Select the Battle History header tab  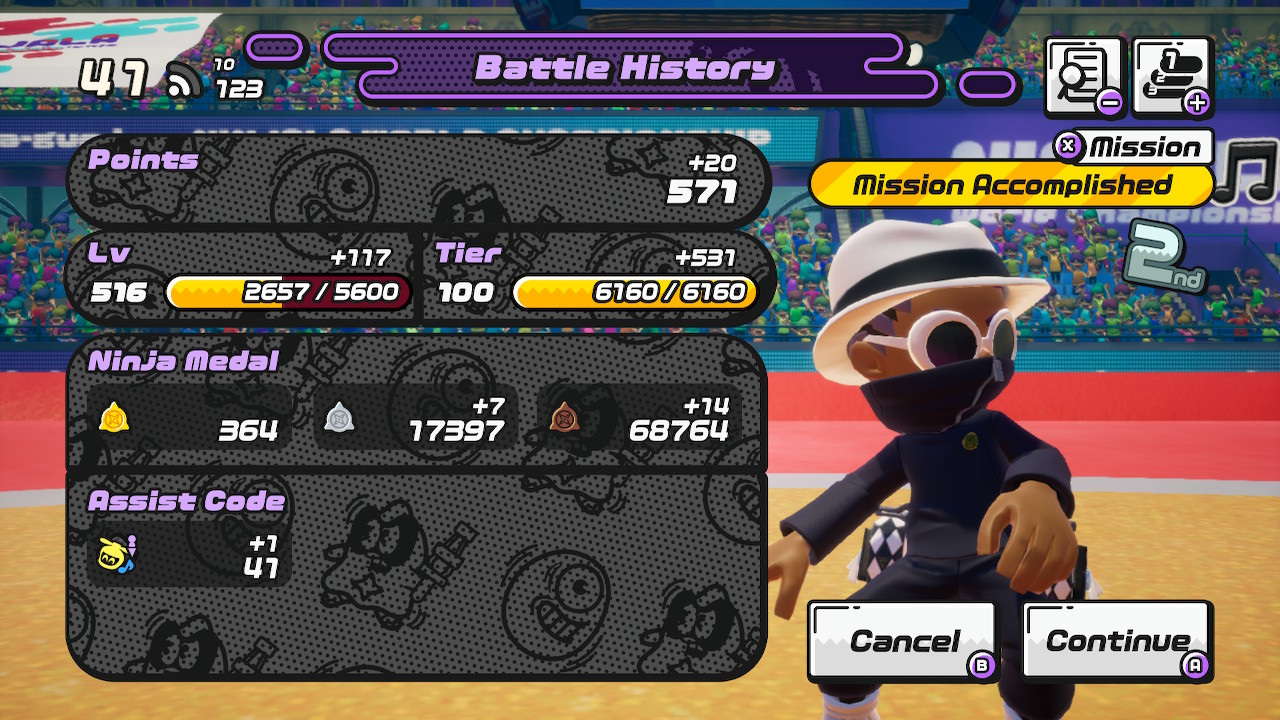click(628, 69)
